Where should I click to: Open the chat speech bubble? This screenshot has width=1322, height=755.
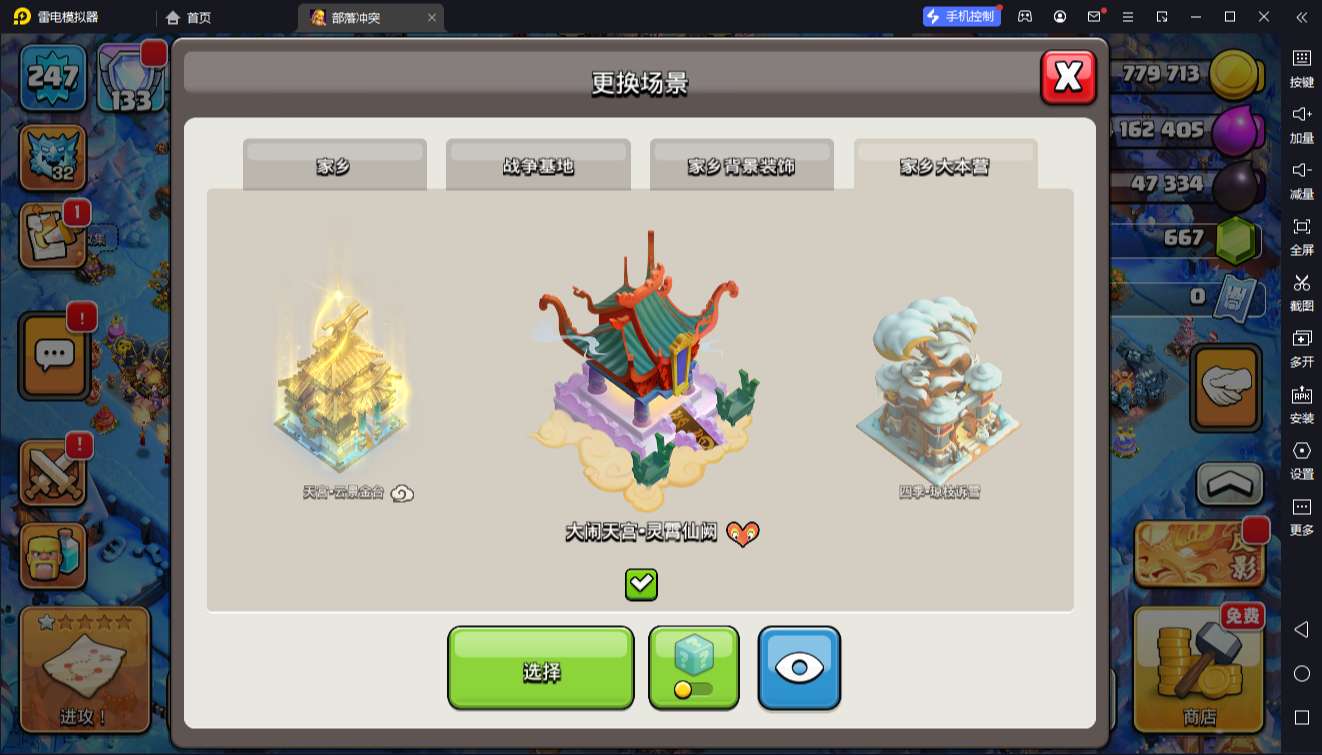click(x=54, y=354)
